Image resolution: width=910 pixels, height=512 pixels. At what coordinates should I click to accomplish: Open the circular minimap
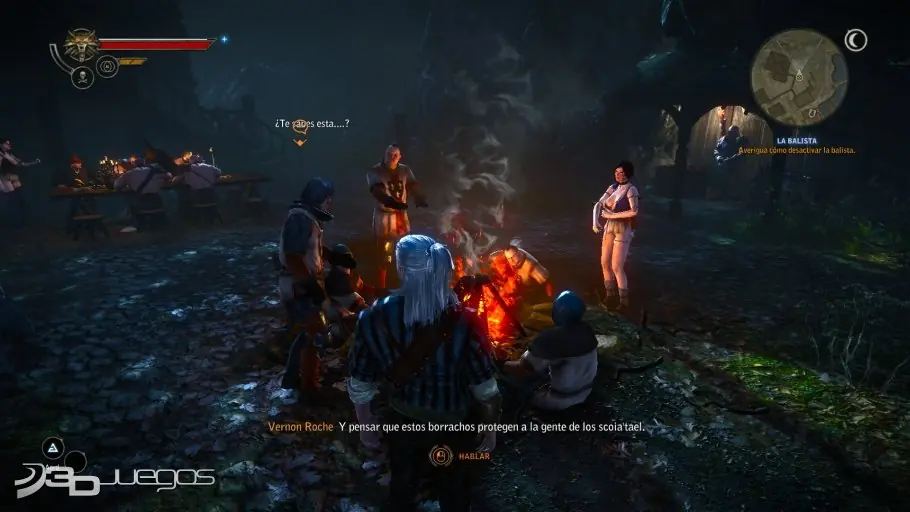[x=799, y=77]
